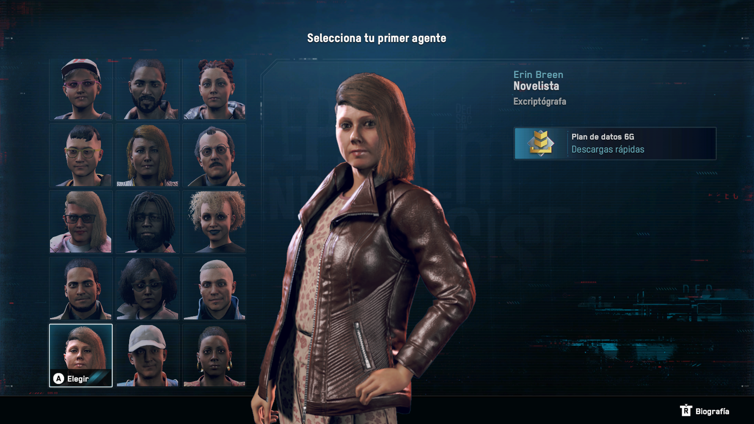Image resolution: width=754 pixels, height=424 pixels.
Task: Choose the agent with dark afro and glasses
Action: [148, 288]
